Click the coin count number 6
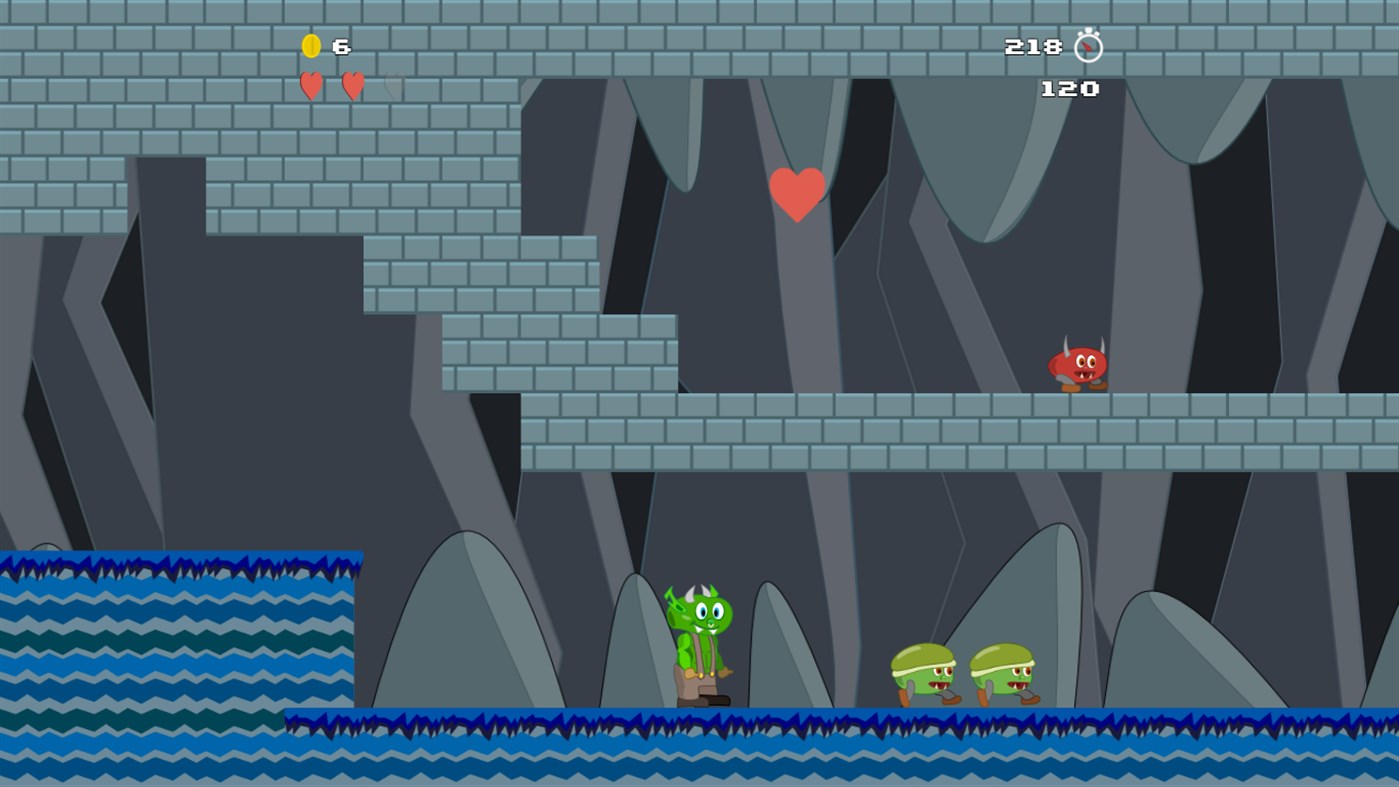 coord(342,46)
